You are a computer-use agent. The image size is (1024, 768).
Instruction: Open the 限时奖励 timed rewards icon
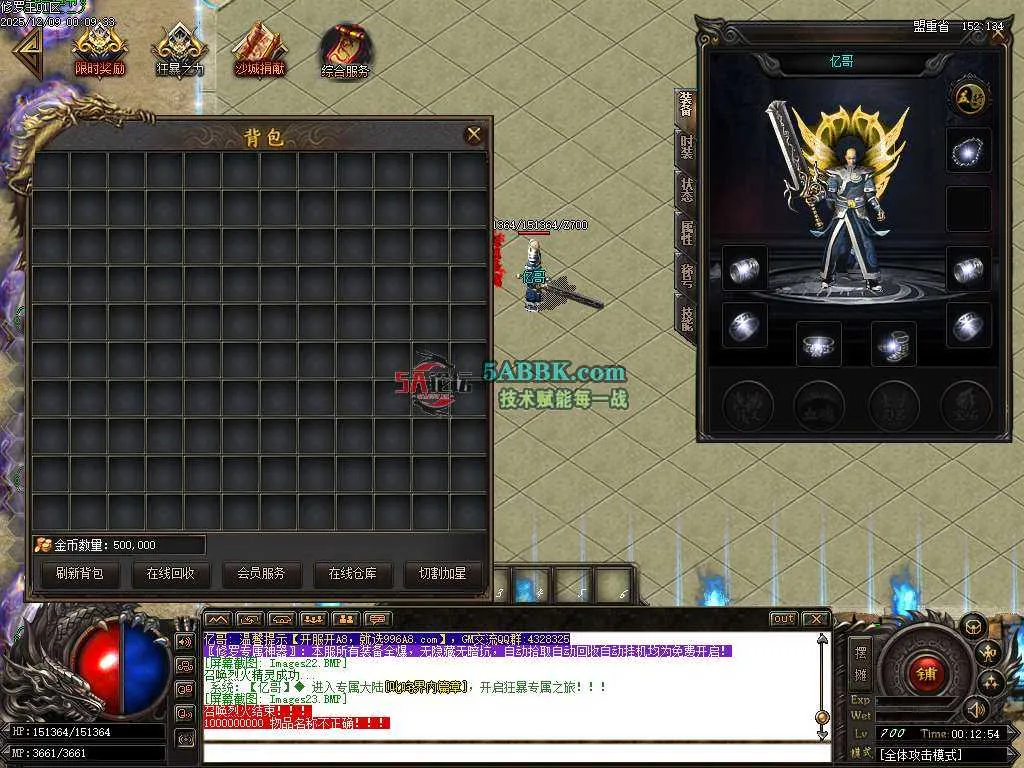pos(99,50)
